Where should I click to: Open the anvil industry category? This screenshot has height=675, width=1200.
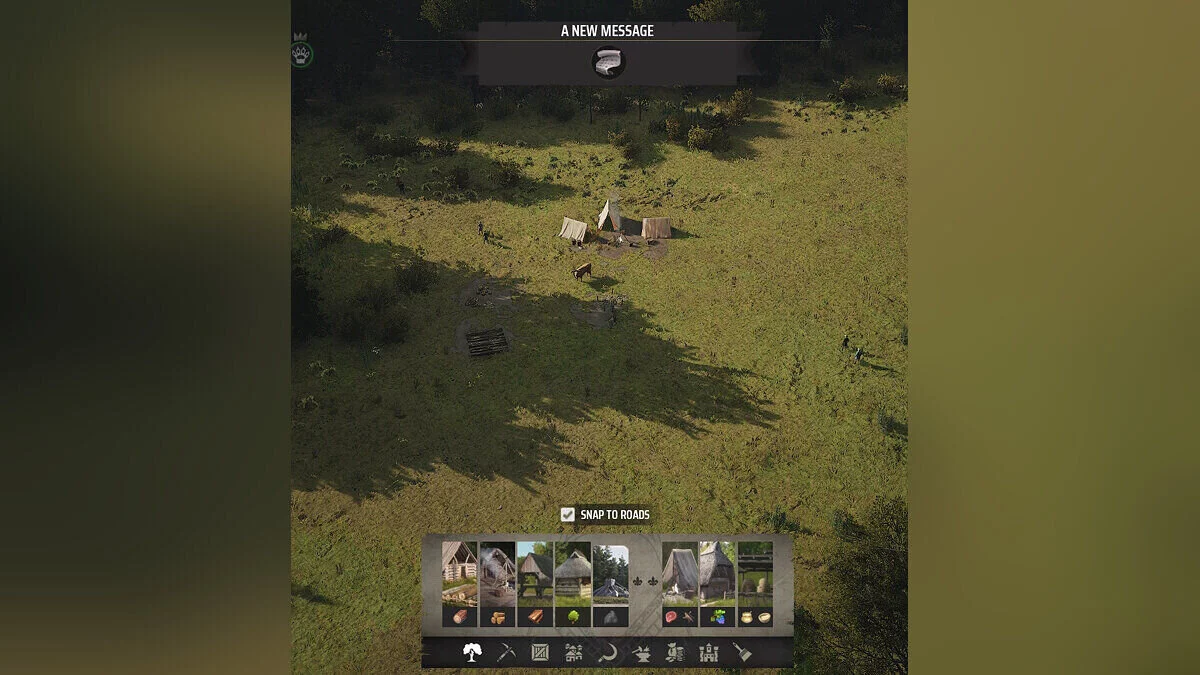coord(641,653)
